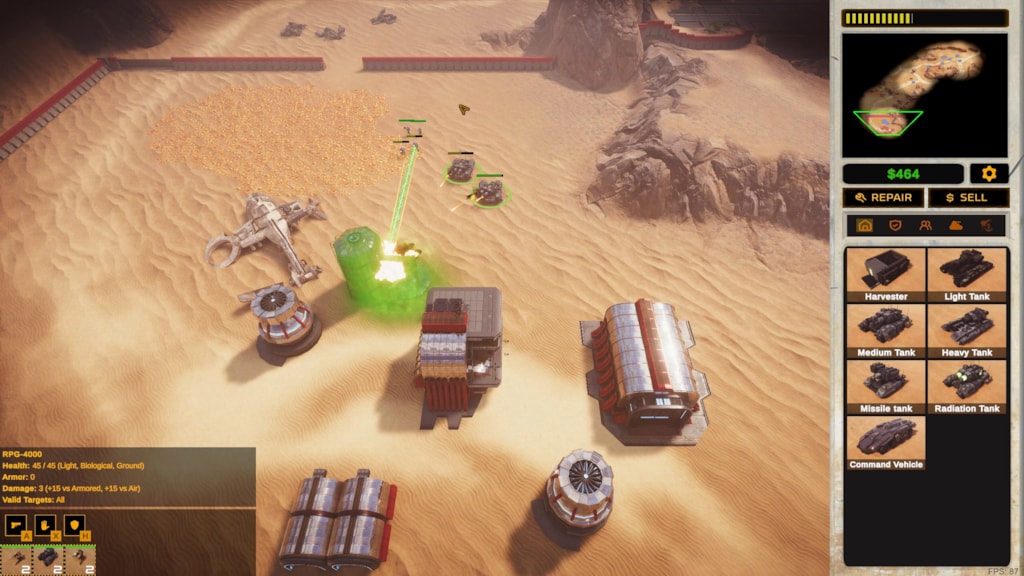
Task: Select Medium Tank in build list
Action: [x=885, y=330]
